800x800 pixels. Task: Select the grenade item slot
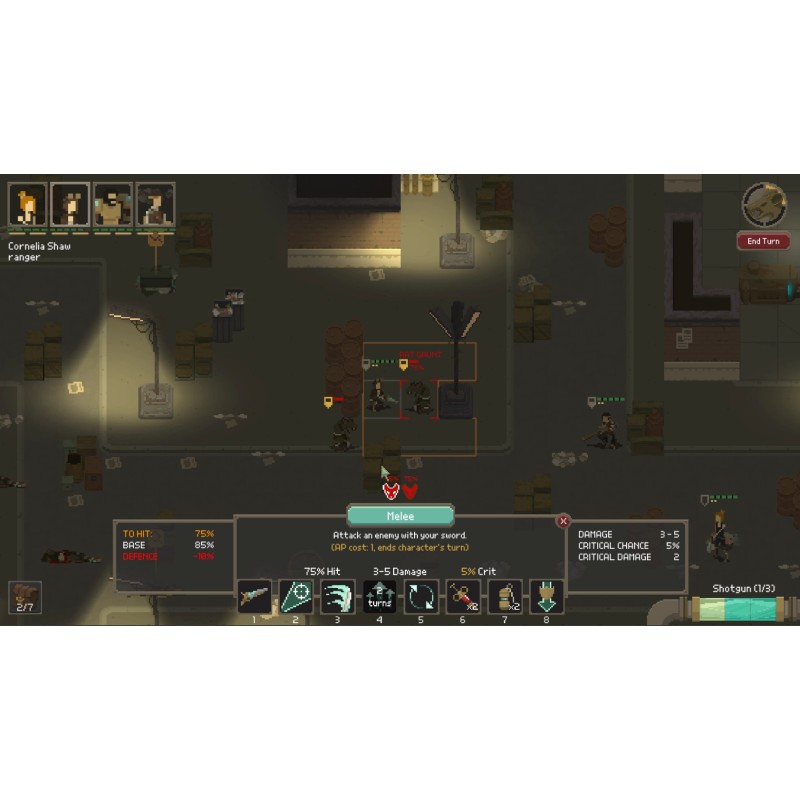505,597
